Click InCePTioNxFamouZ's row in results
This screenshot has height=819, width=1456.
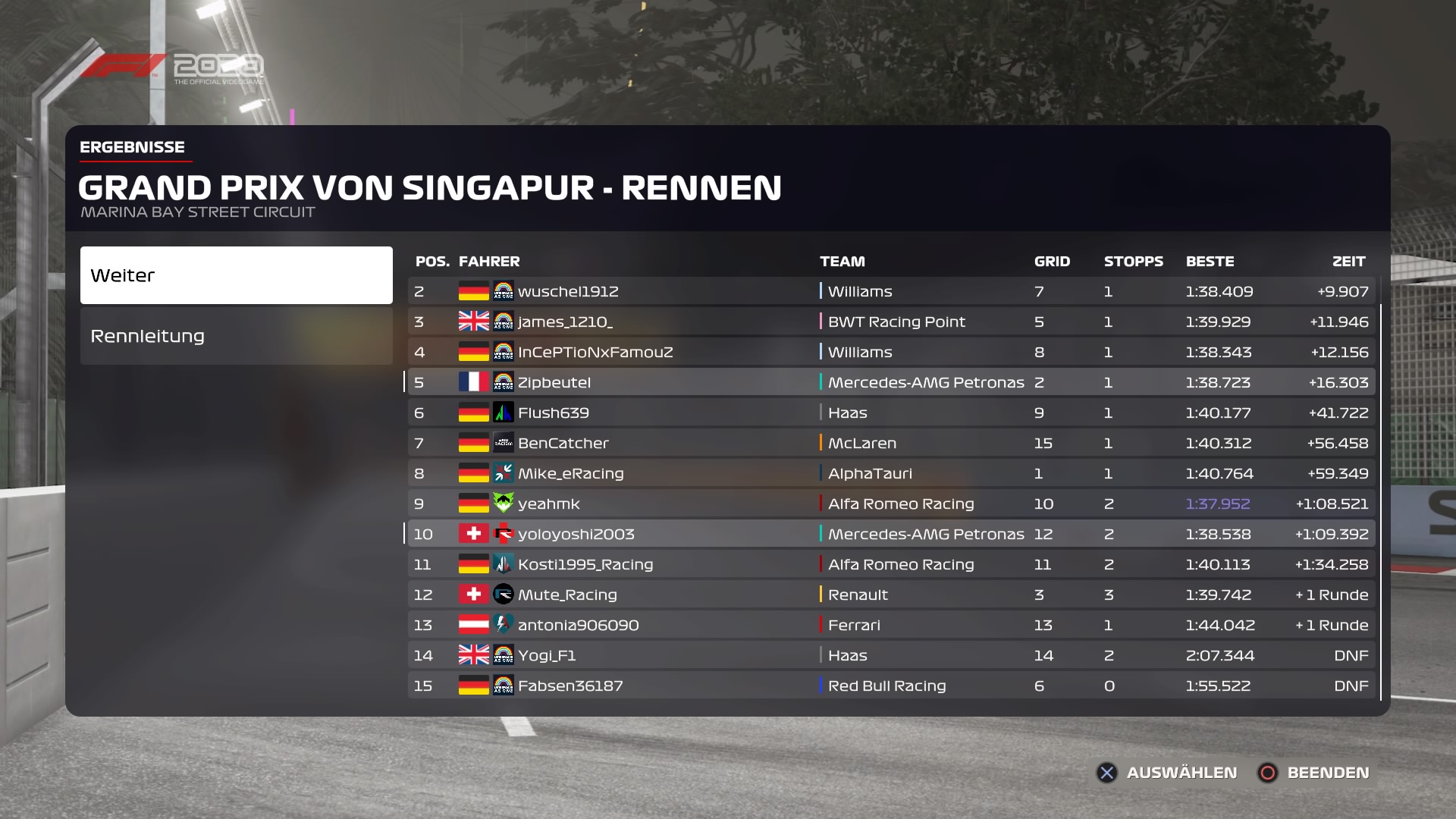[891, 352]
